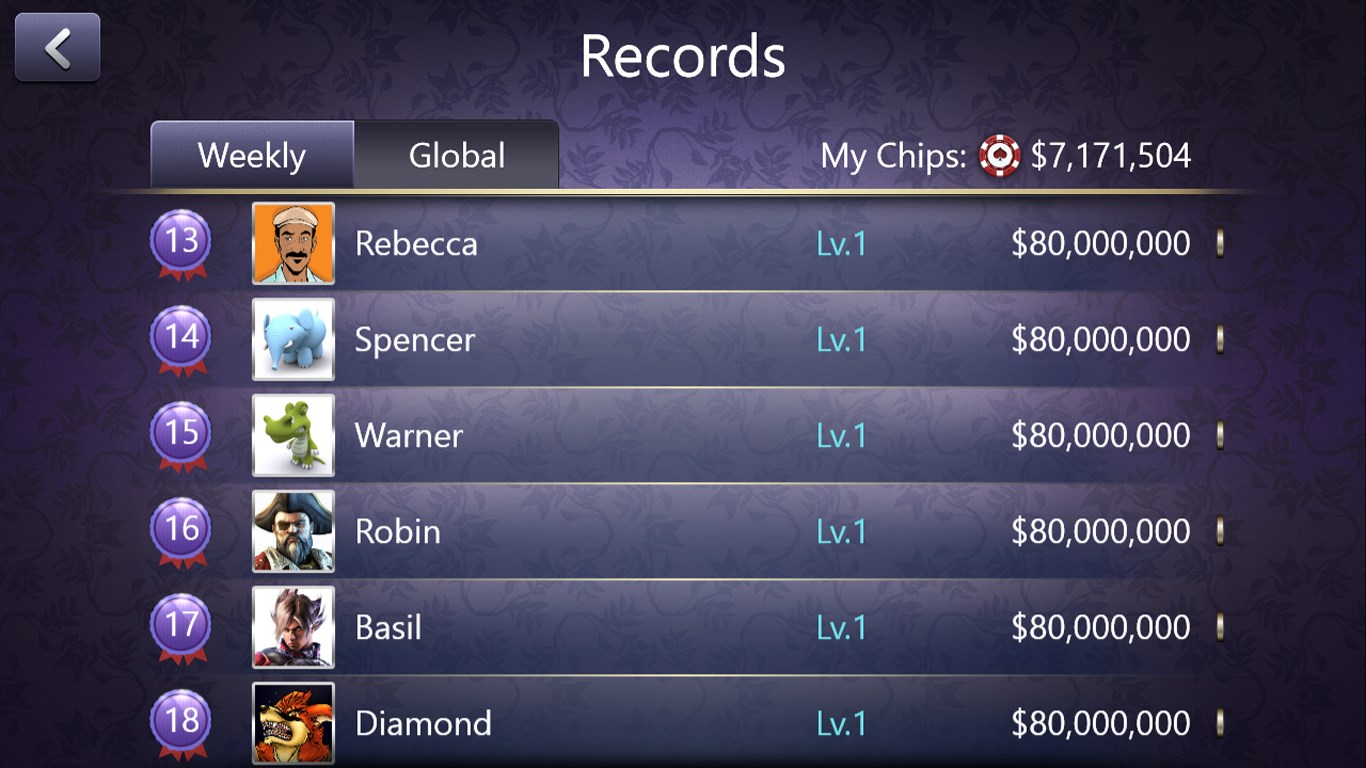
Task: Select the rank 18 medal badge
Action: click(181, 723)
